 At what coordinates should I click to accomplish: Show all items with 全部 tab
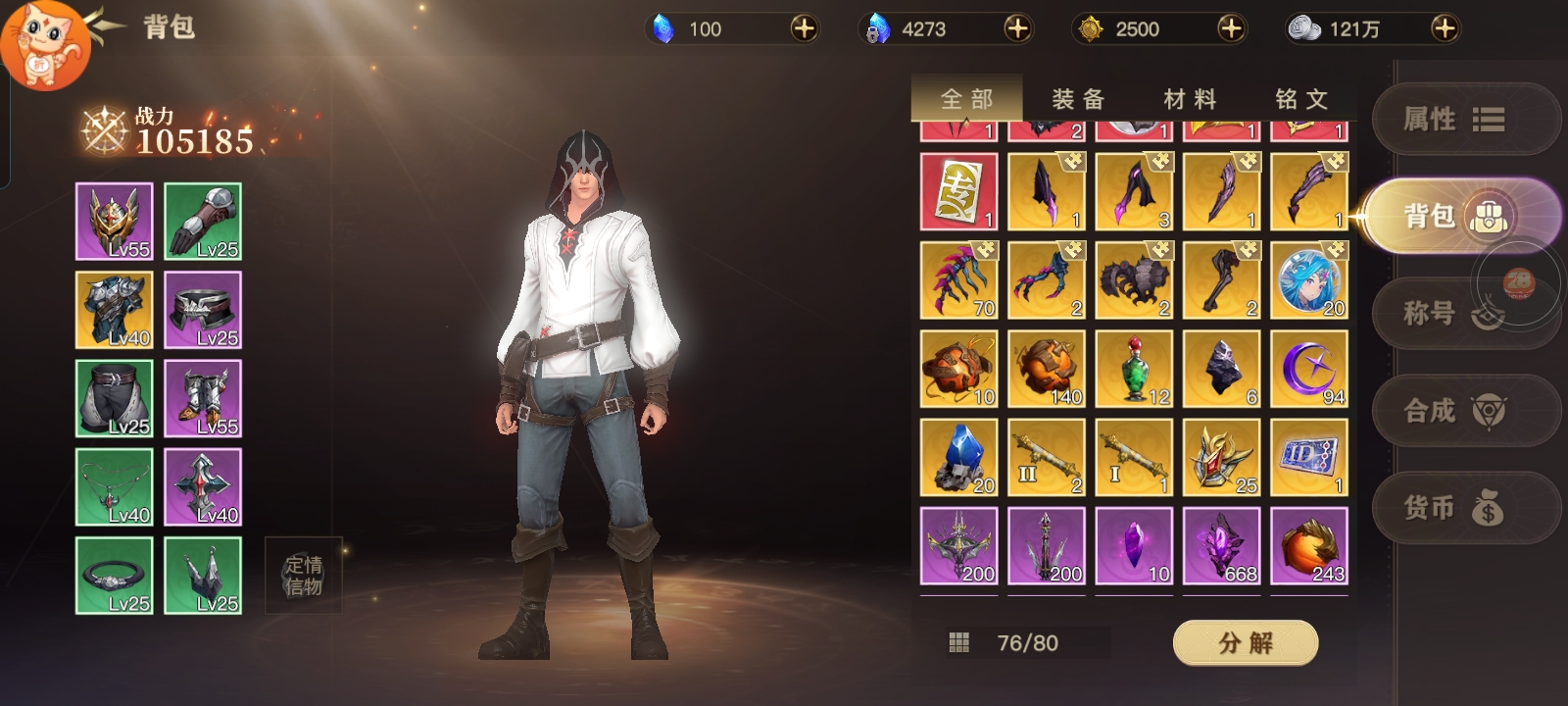(967, 99)
